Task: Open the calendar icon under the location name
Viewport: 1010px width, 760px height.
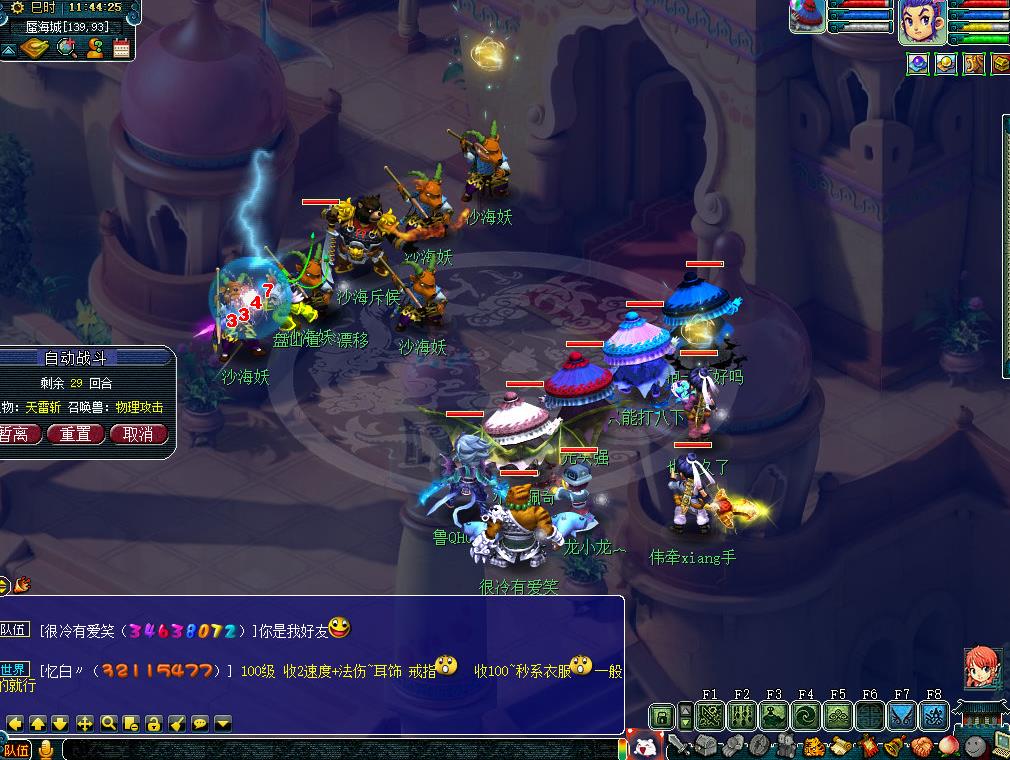Action: pos(122,48)
